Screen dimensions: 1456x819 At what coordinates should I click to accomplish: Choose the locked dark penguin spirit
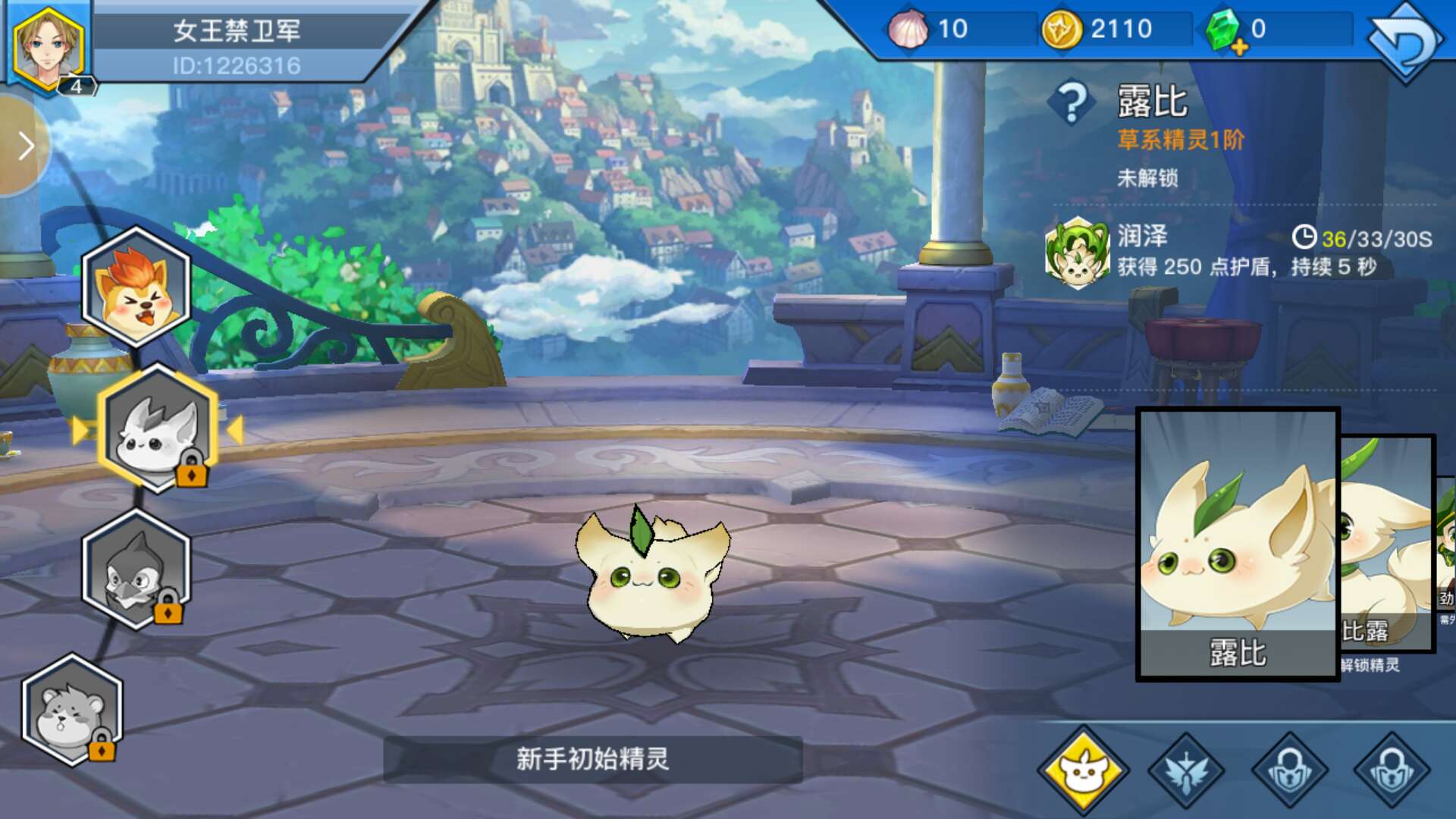(136, 569)
